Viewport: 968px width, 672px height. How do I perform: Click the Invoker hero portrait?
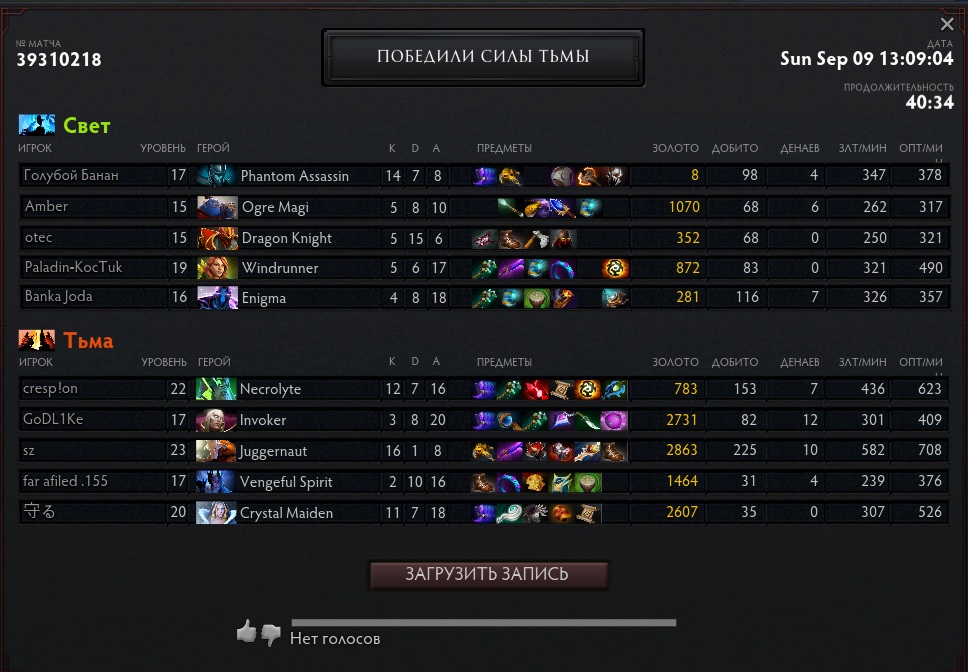[216, 420]
